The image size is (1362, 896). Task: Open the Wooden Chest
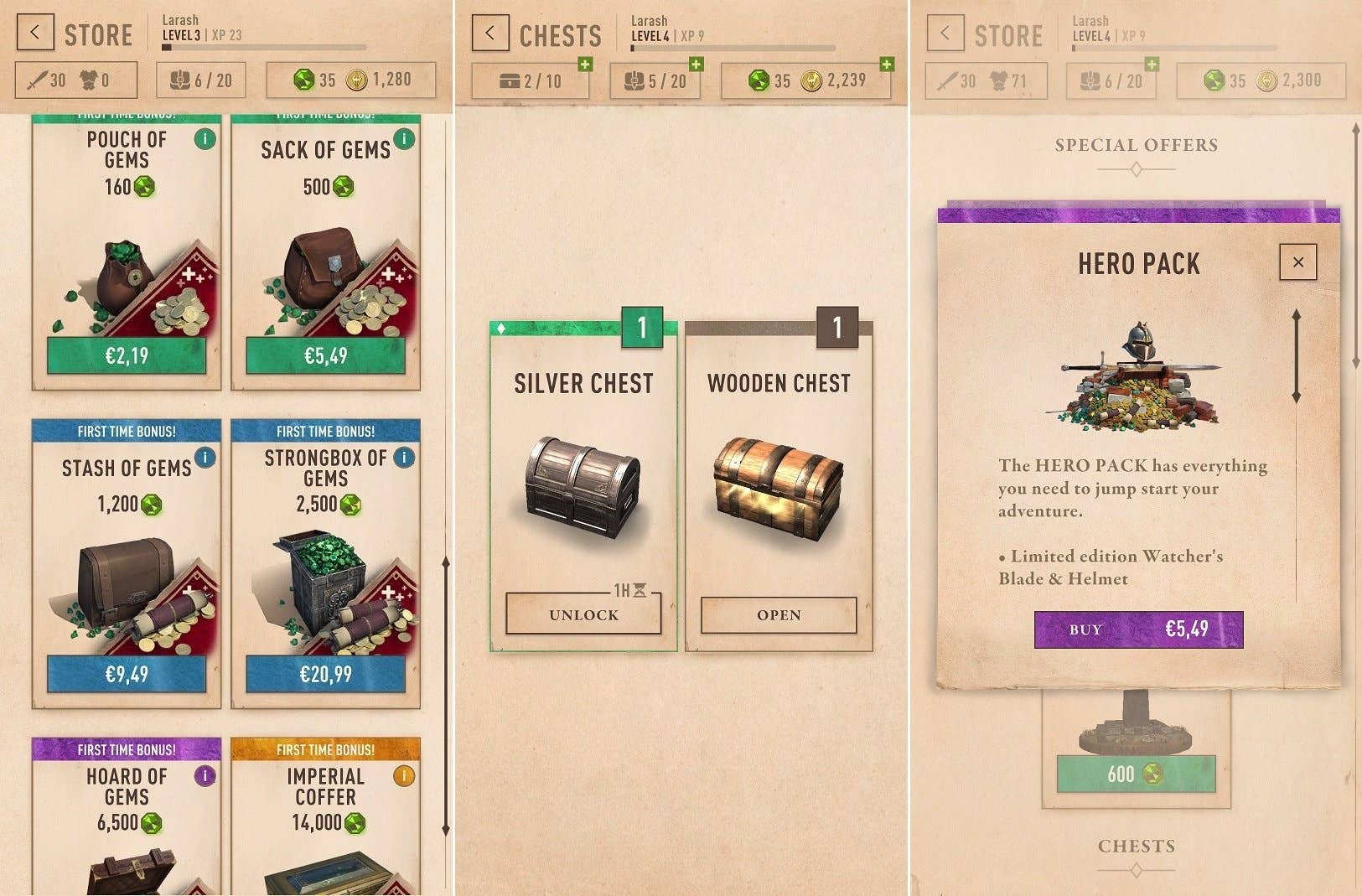[777, 614]
